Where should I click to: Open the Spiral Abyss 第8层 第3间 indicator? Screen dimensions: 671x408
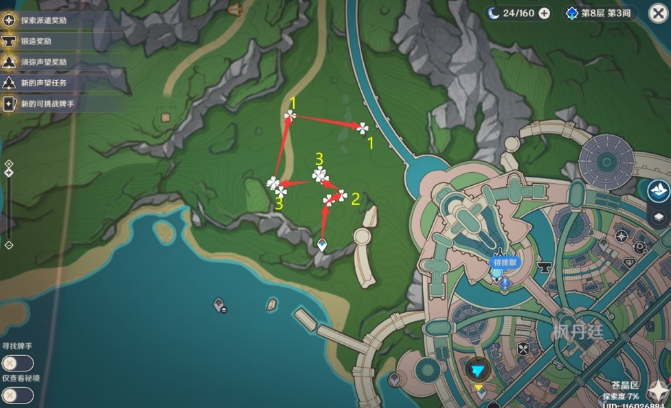[599, 13]
